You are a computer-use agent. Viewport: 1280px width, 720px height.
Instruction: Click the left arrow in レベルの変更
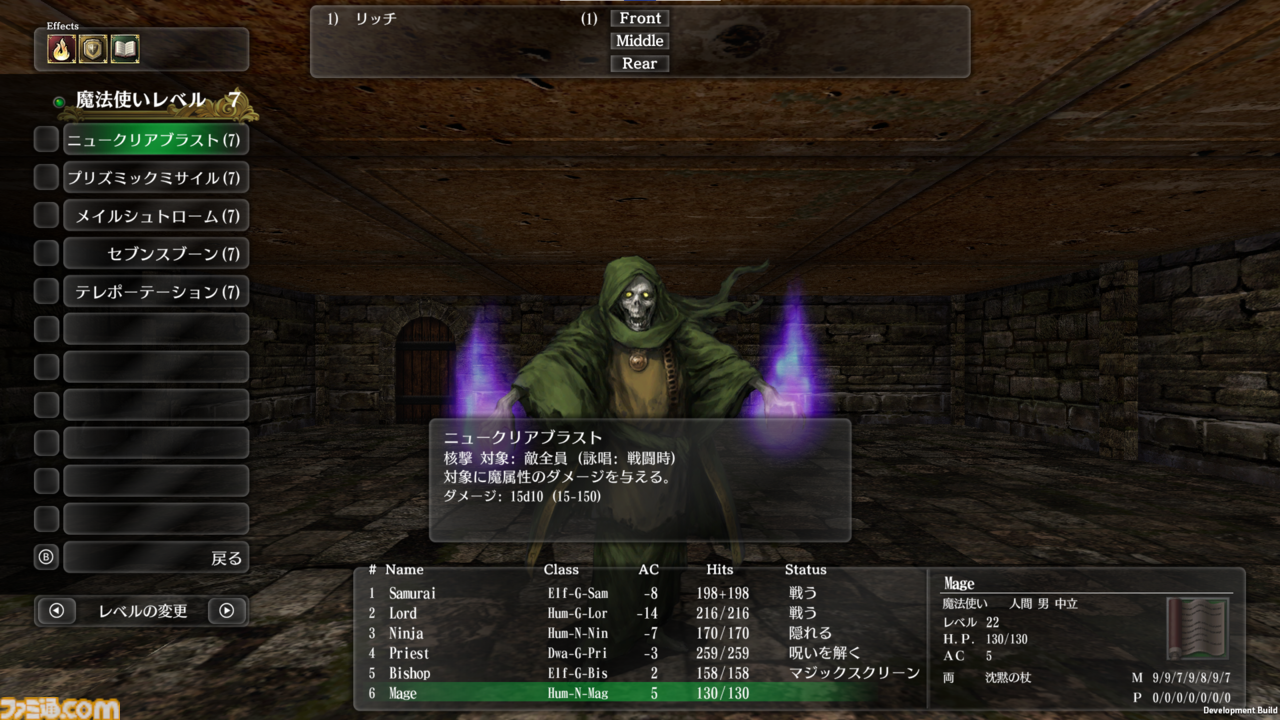tap(57, 611)
